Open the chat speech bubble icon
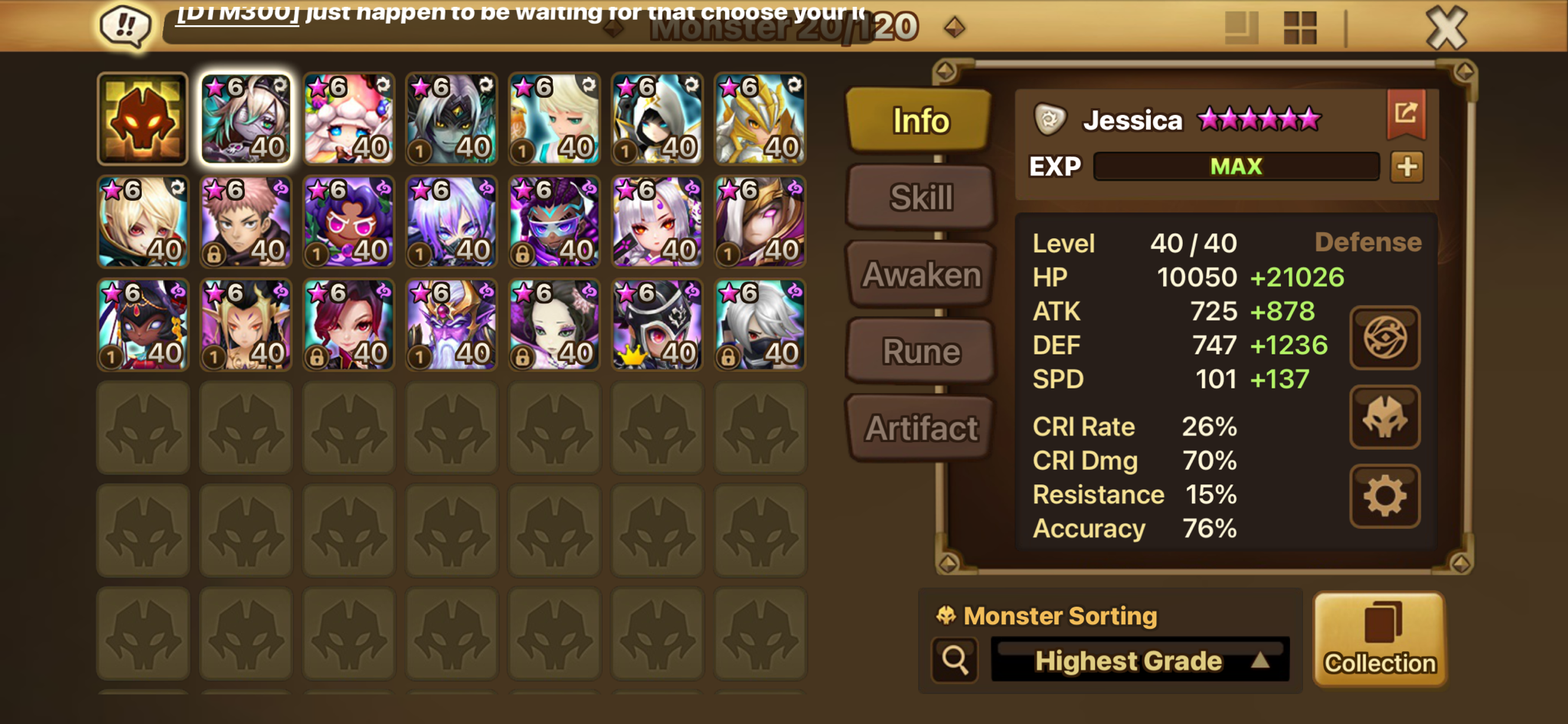Screen dimensions: 1568x724 125,27
